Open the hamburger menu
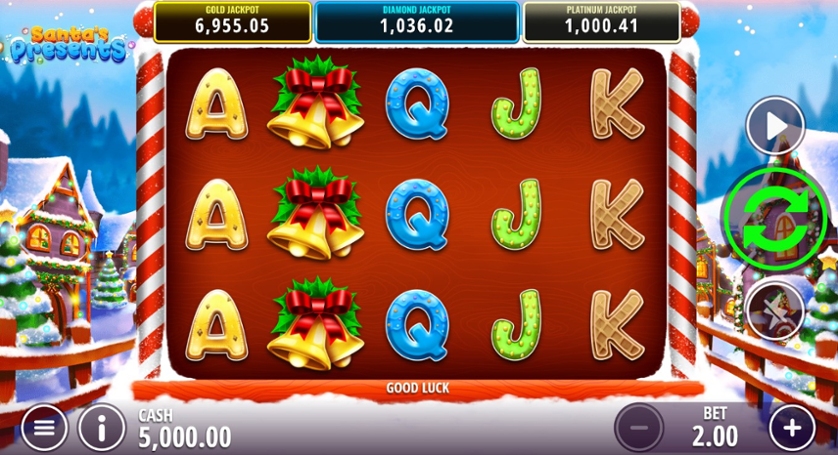 [x=44, y=428]
